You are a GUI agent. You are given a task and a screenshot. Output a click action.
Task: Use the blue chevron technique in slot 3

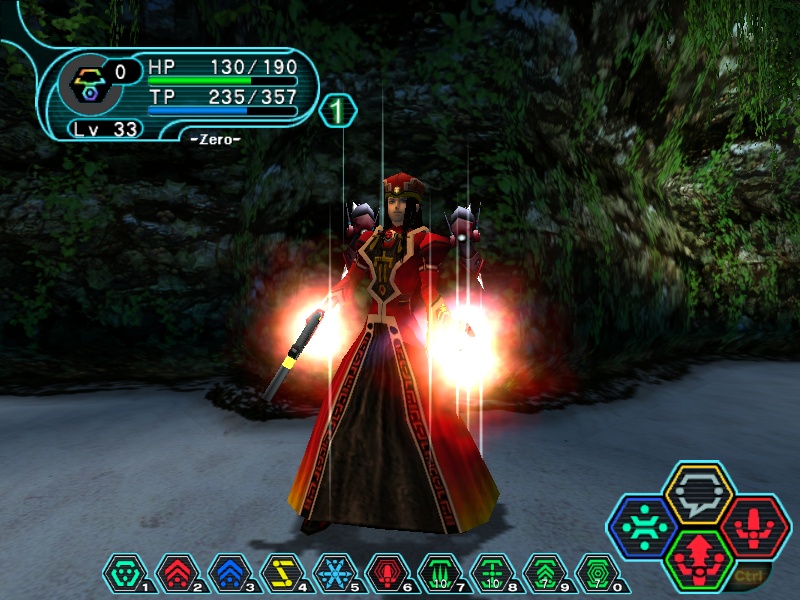[228, 574]
